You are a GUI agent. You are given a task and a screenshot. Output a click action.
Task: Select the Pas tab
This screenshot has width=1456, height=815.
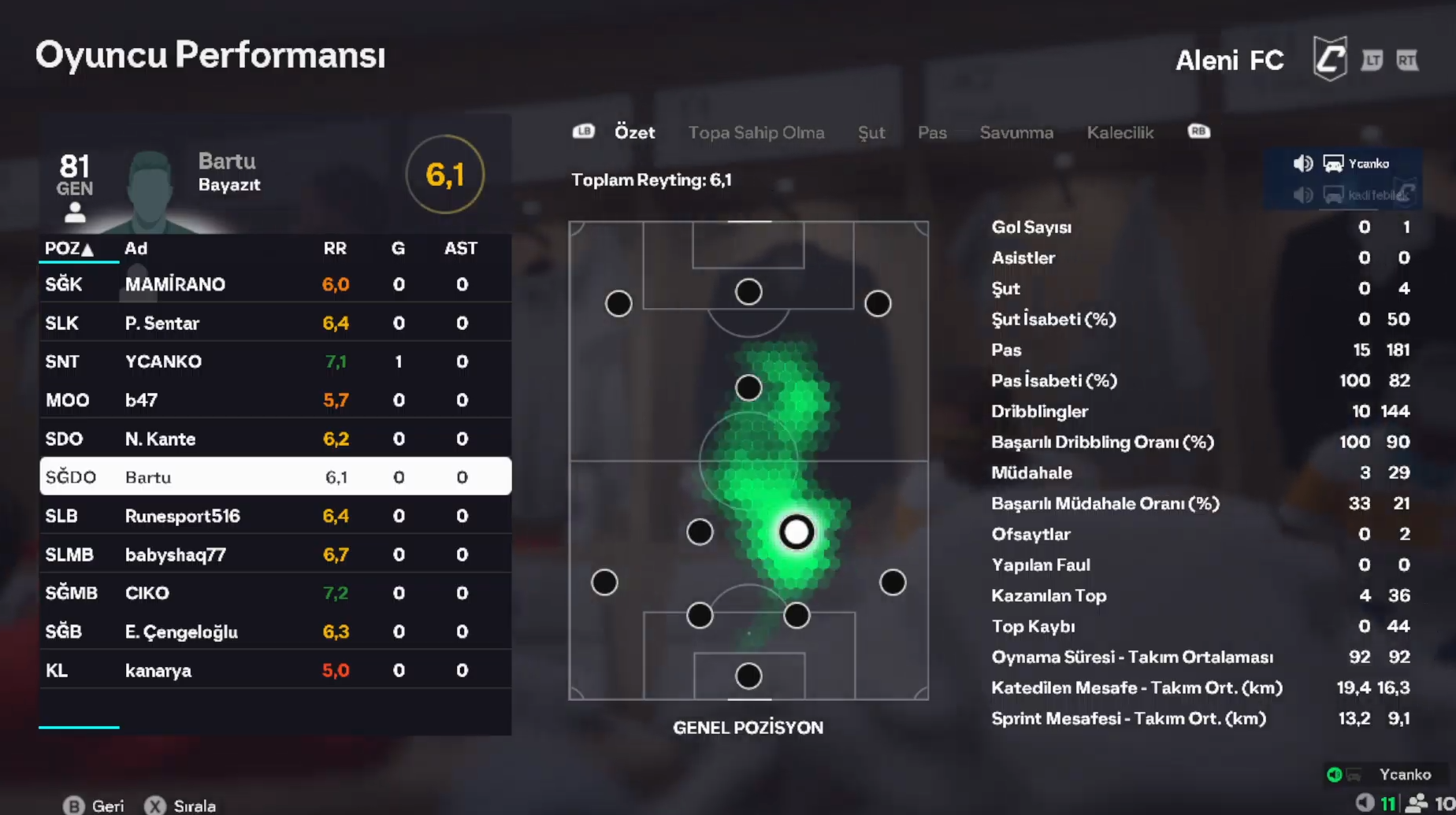tap(931, 132)
